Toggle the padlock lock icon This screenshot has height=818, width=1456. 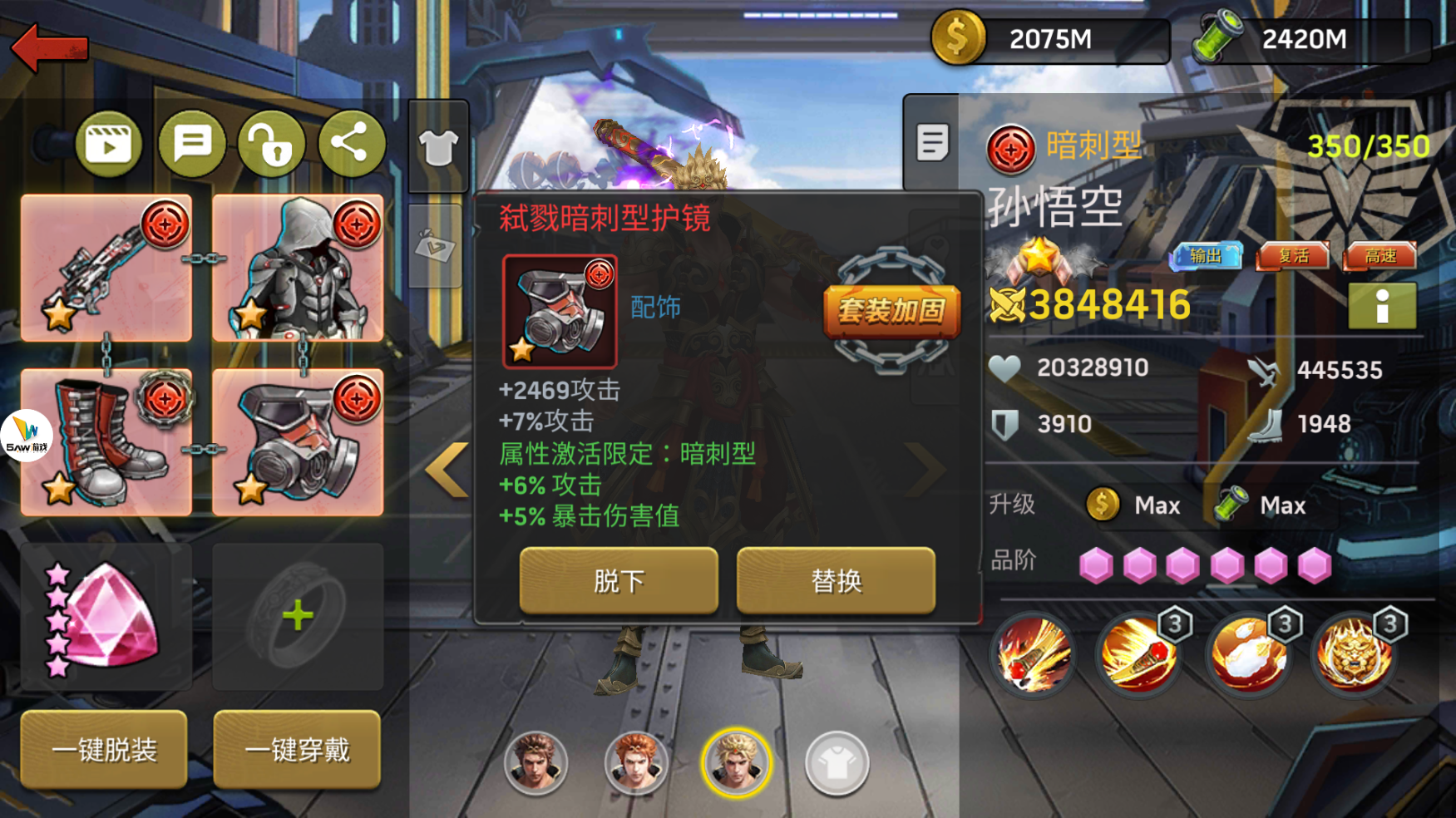(x=271, y=145)
